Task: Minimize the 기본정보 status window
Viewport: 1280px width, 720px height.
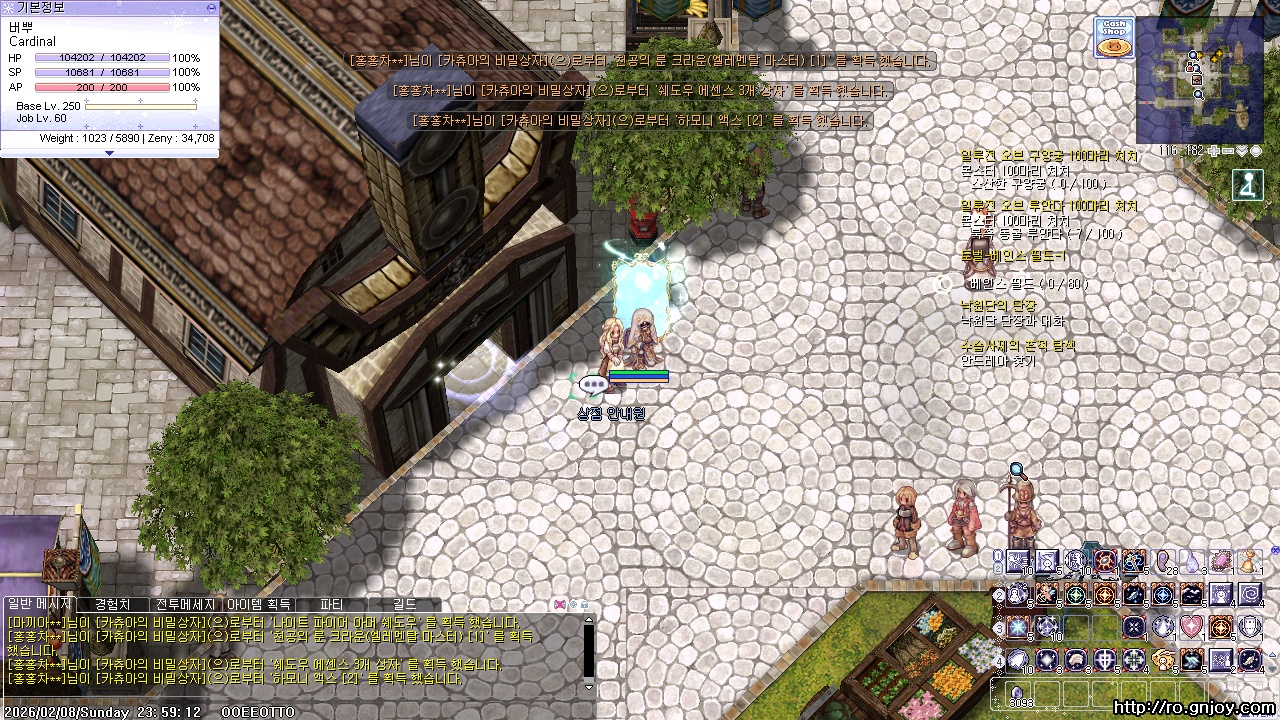Action: pyautogui.click(x=211, y=7)
